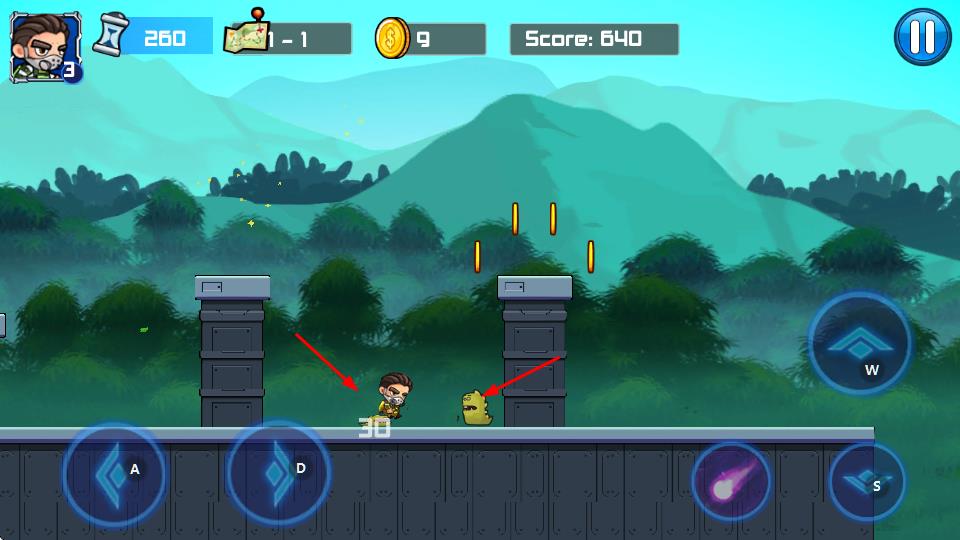Click the player character portrait
Screen dimensions: 960x540
38,46
